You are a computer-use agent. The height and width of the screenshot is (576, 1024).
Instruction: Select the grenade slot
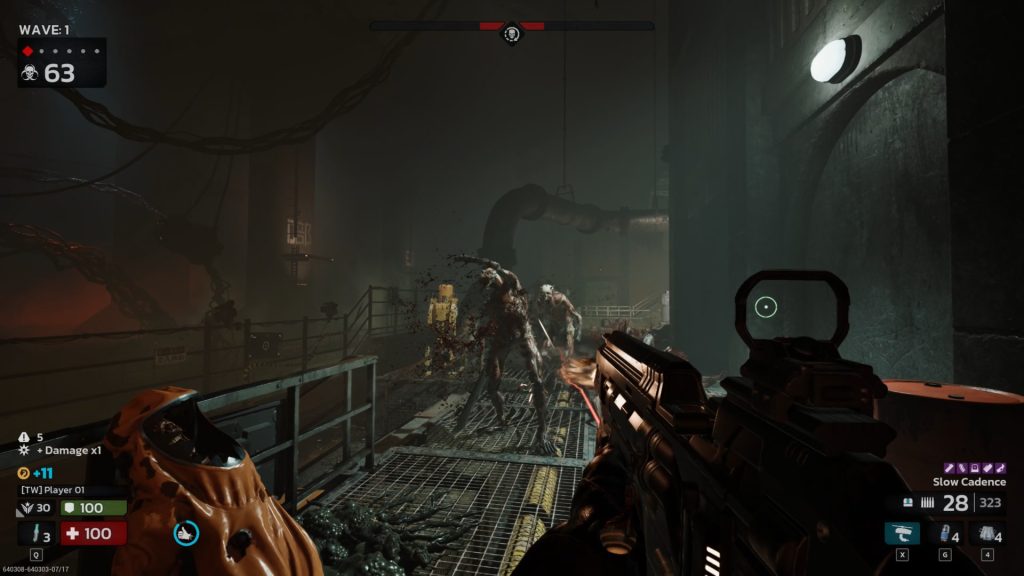coord(945,533)
